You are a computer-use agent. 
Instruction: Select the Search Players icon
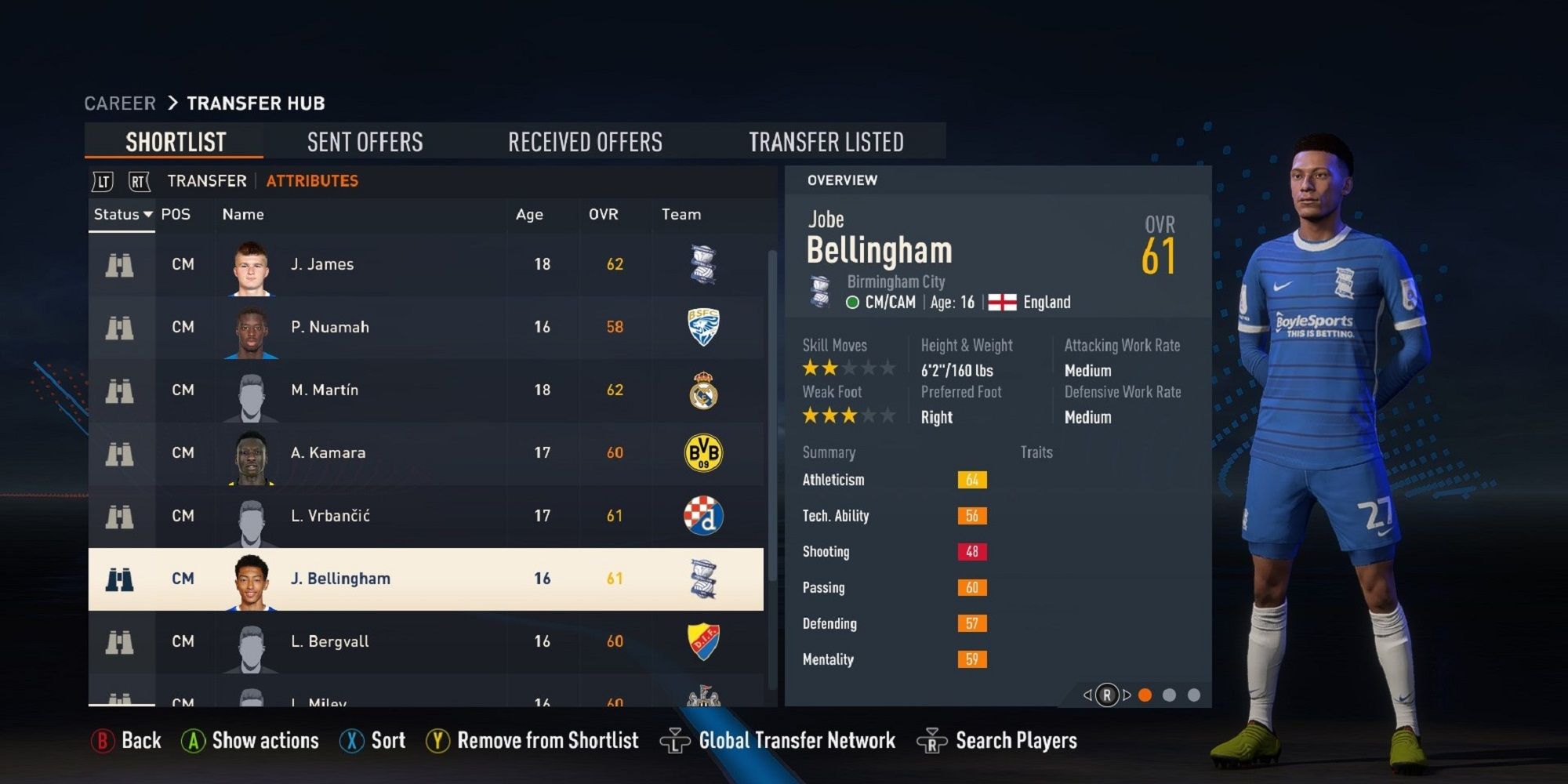click(931, 739)
